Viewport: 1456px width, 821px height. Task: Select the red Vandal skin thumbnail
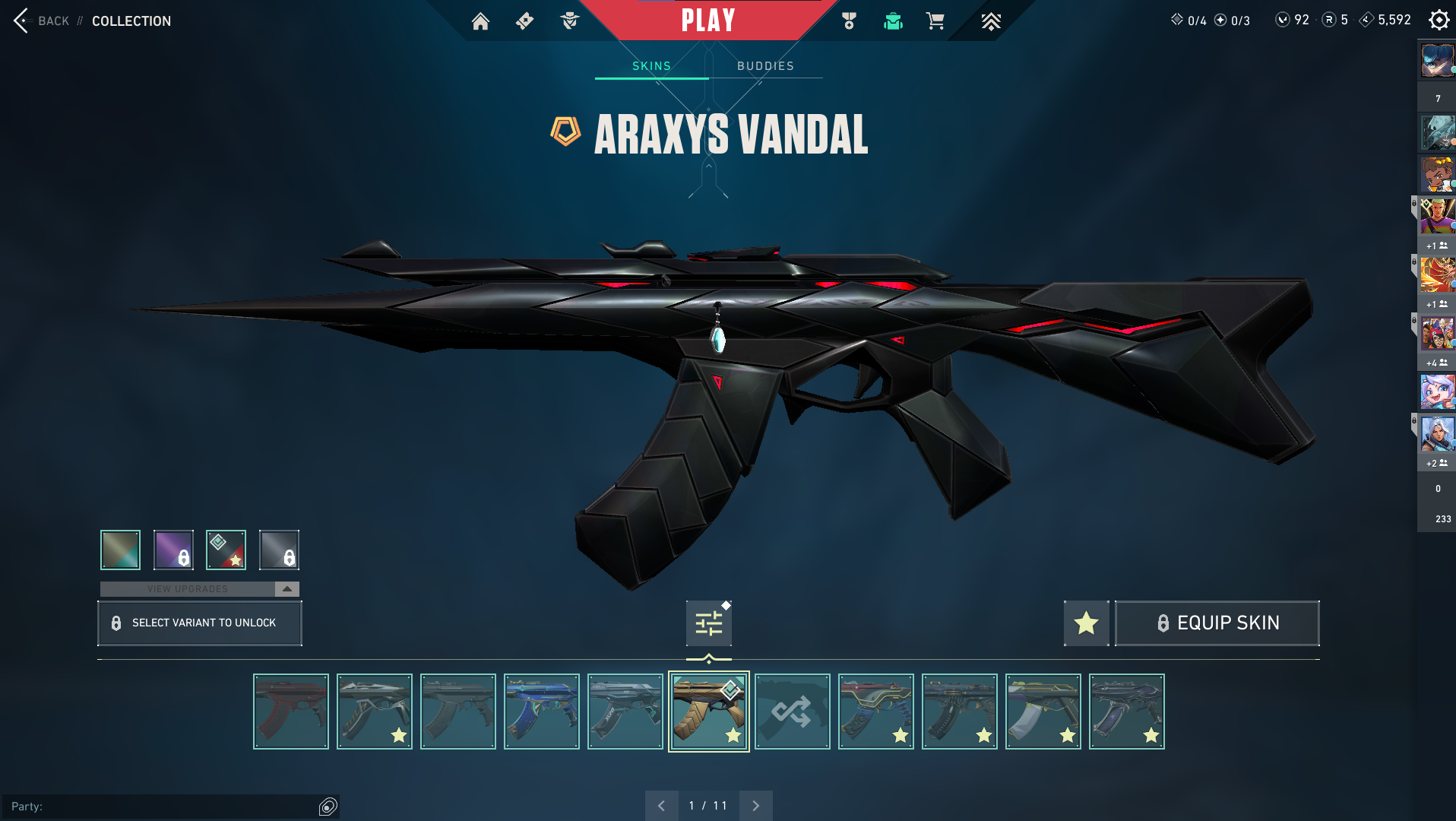(x=291, y=712)
